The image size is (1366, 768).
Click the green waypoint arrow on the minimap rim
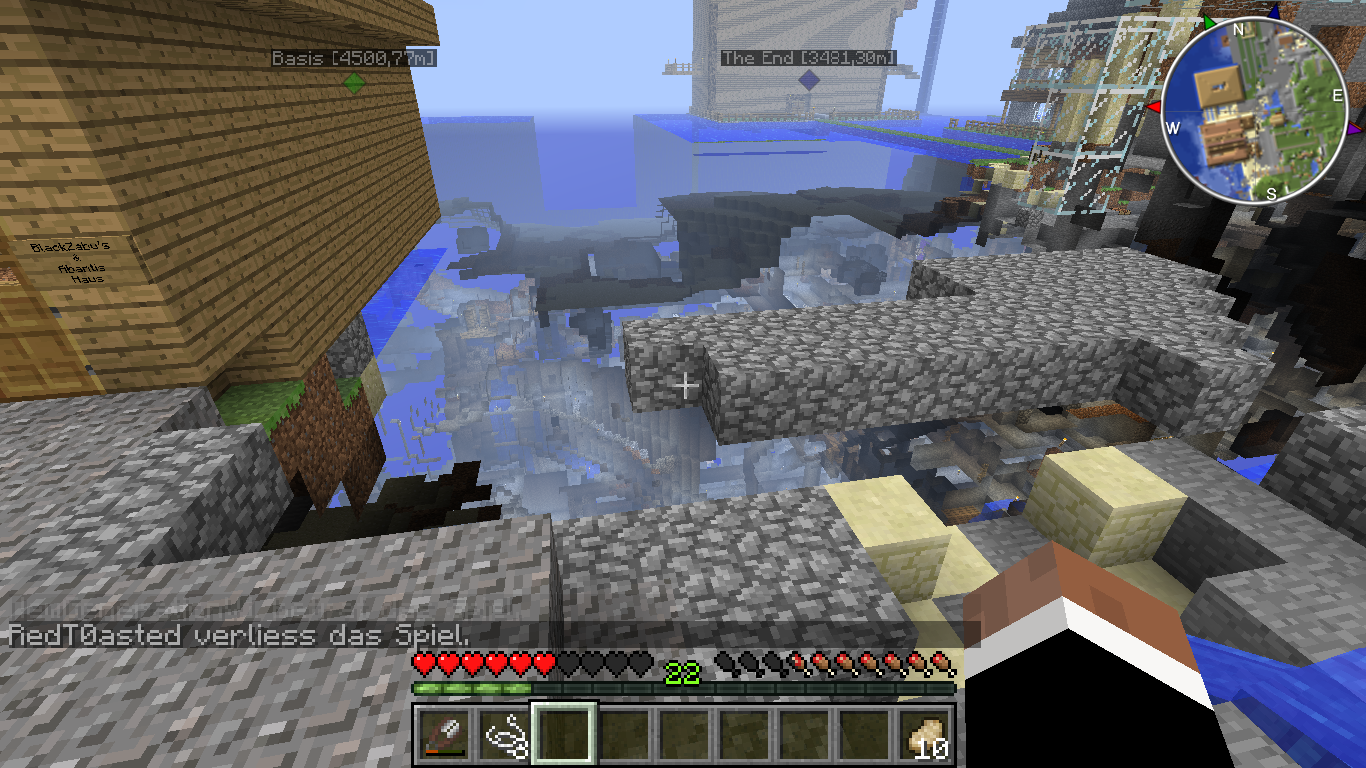click(x=1209, y=21)
